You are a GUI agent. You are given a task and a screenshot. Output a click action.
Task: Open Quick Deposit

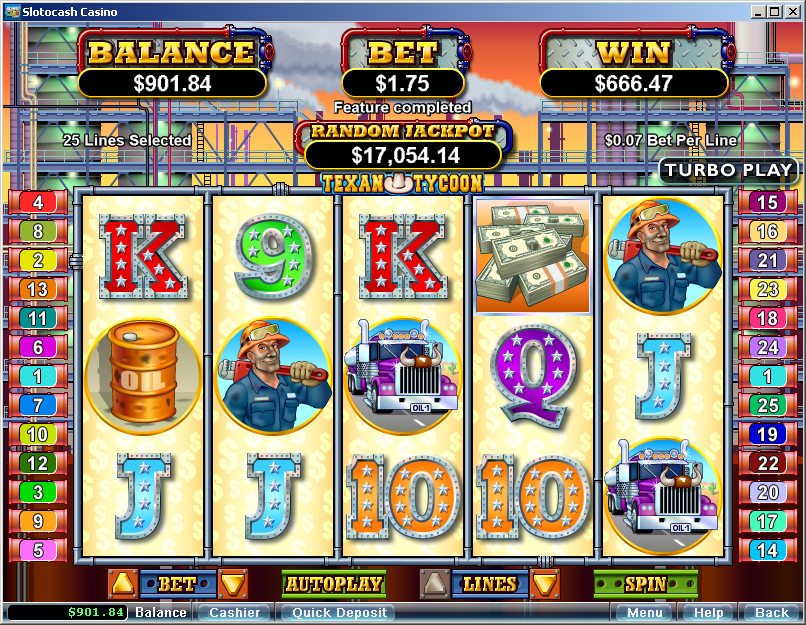click(336, 613)
